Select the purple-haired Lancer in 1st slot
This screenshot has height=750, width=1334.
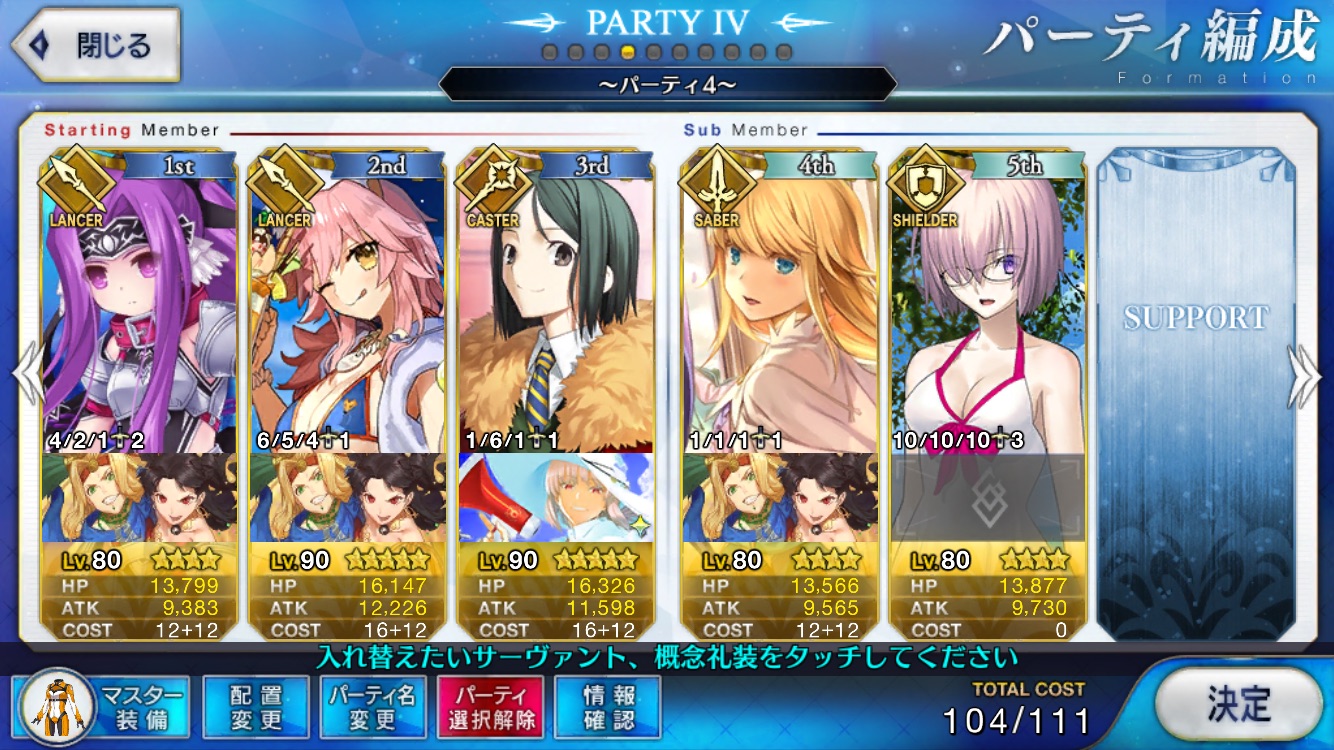coord(140,310)
